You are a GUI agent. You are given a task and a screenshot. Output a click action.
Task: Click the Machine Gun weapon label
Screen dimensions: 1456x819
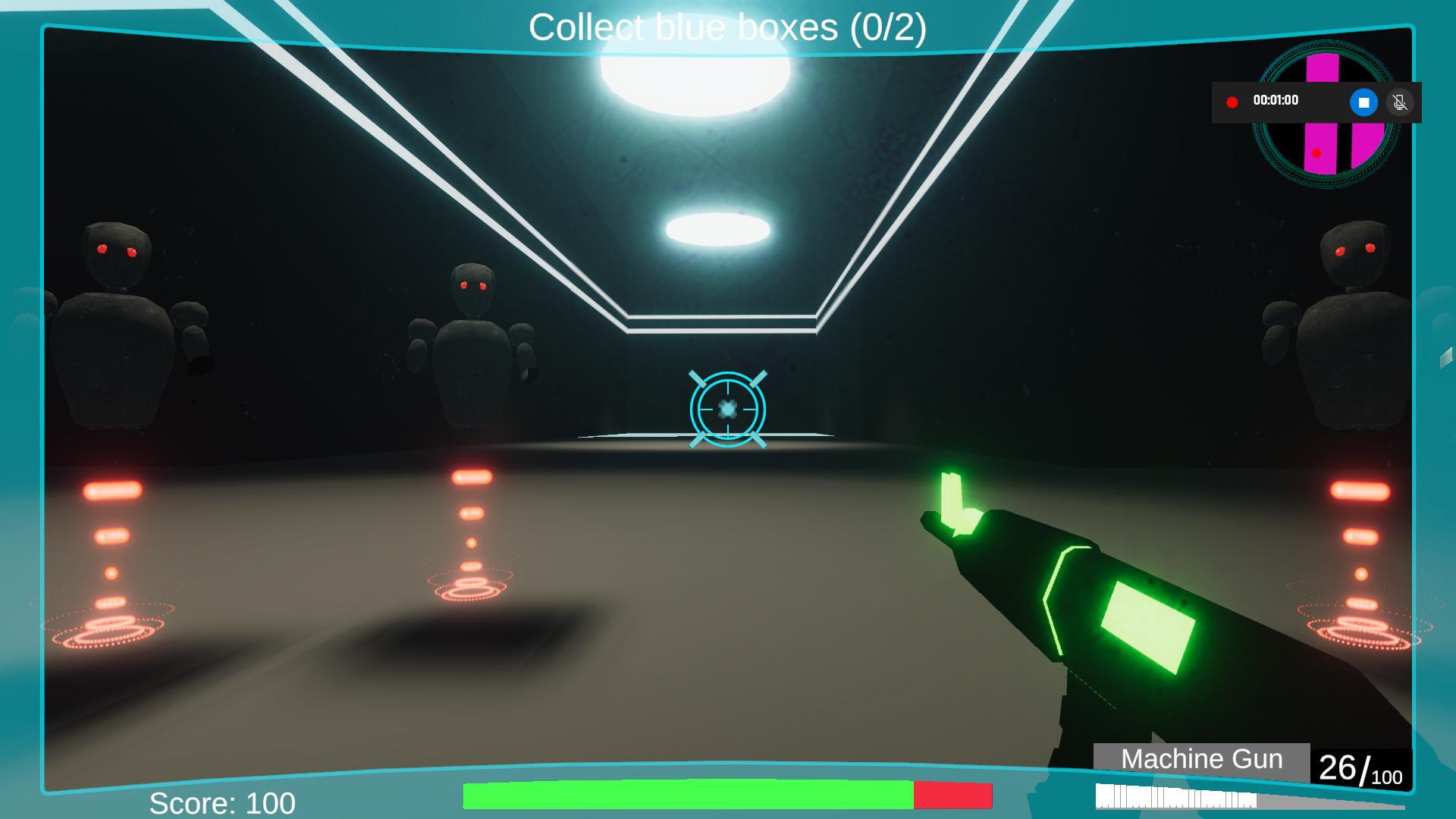1200,758
